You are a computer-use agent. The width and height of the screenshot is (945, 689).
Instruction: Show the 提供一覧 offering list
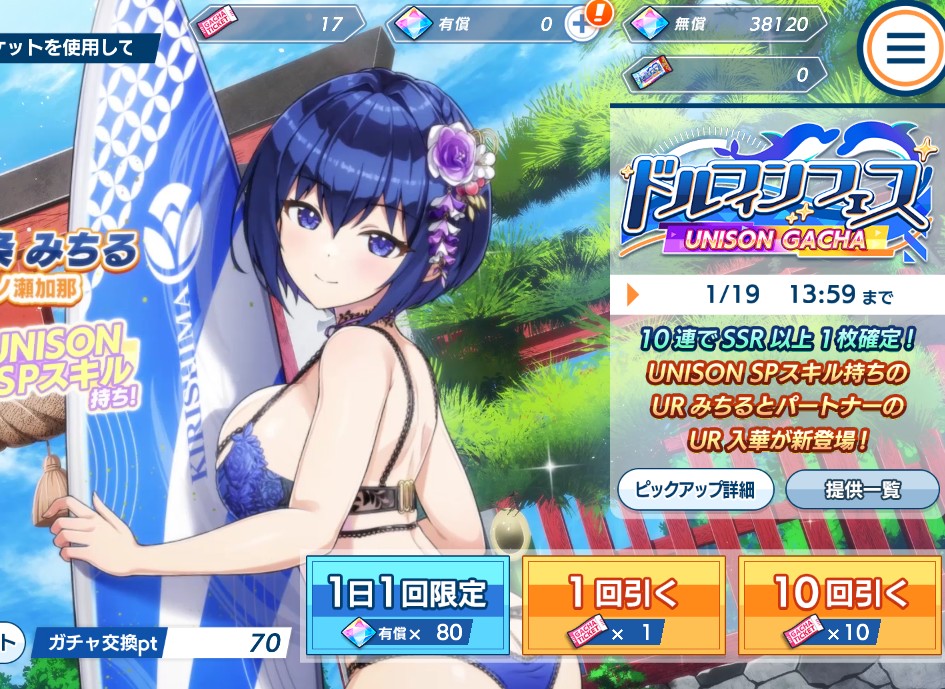[x=862, y=490]
